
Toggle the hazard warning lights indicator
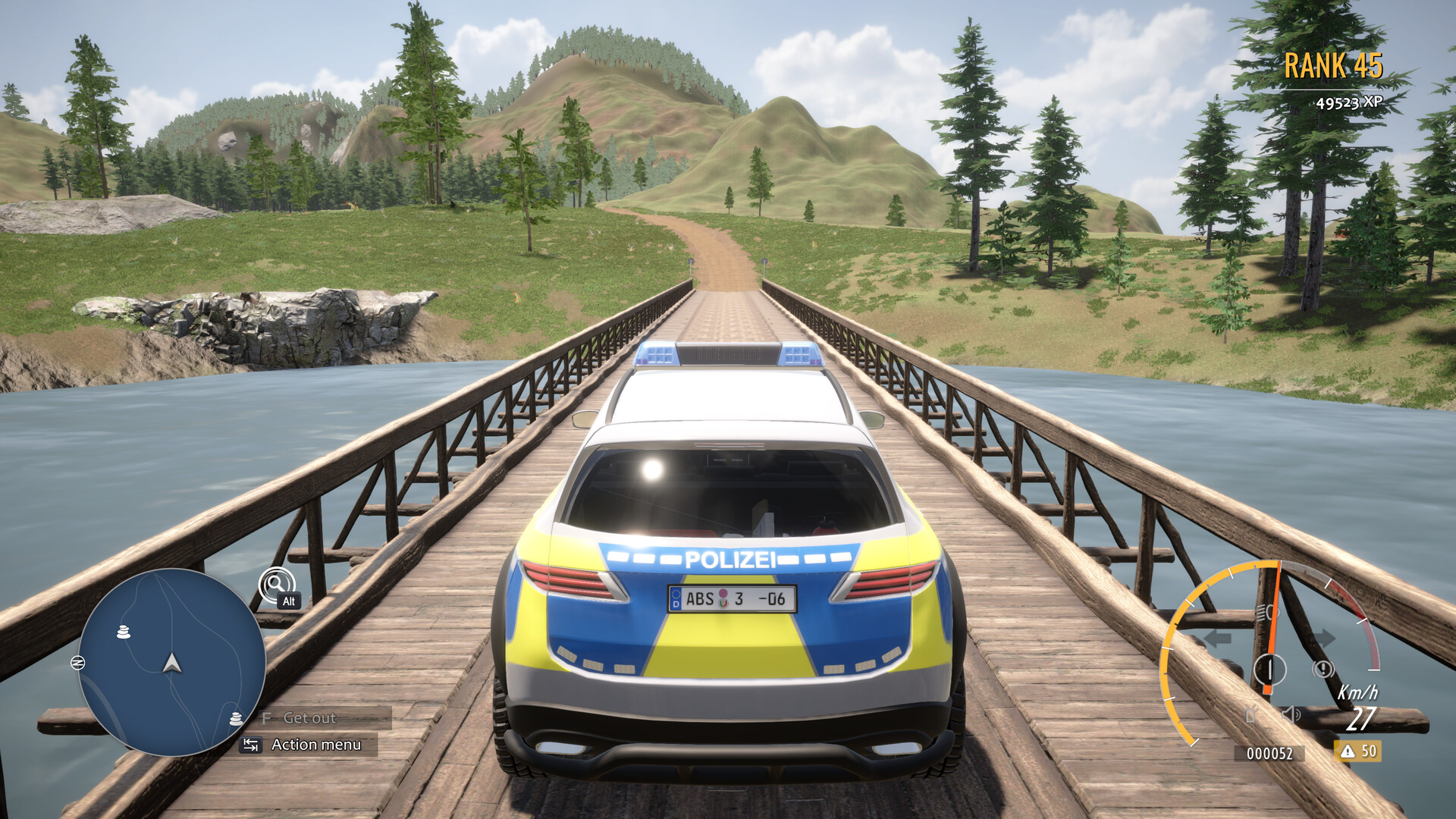tap(1323, 668)
